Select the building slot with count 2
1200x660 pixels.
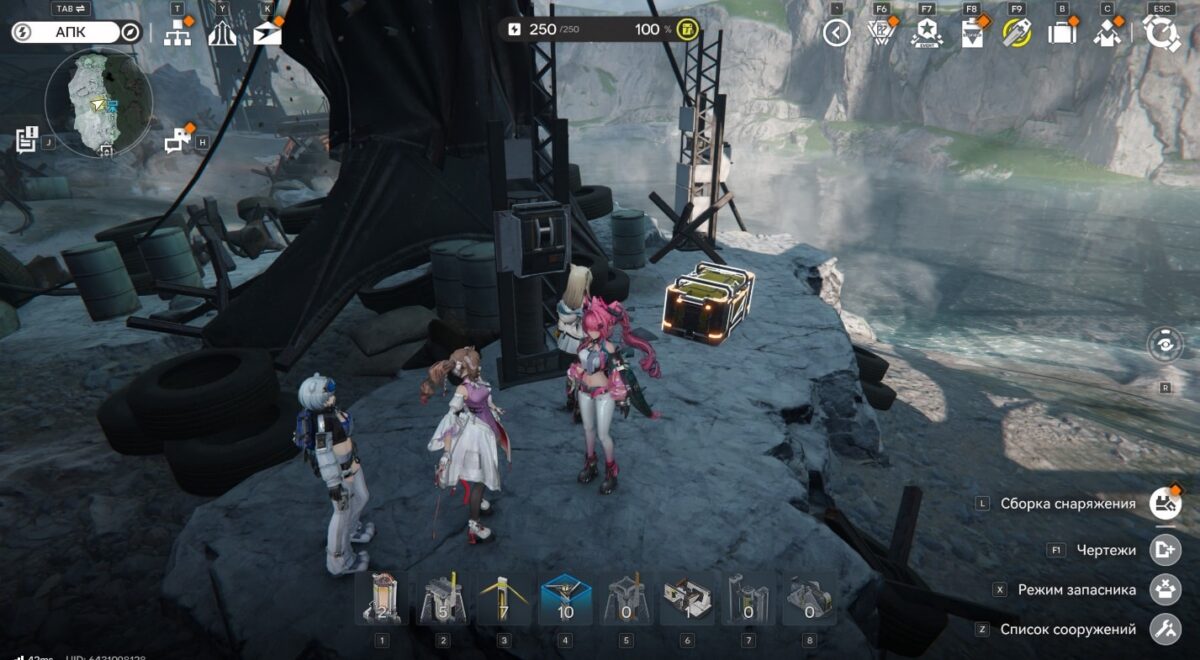pyautogui.click(x=381, y=599)
